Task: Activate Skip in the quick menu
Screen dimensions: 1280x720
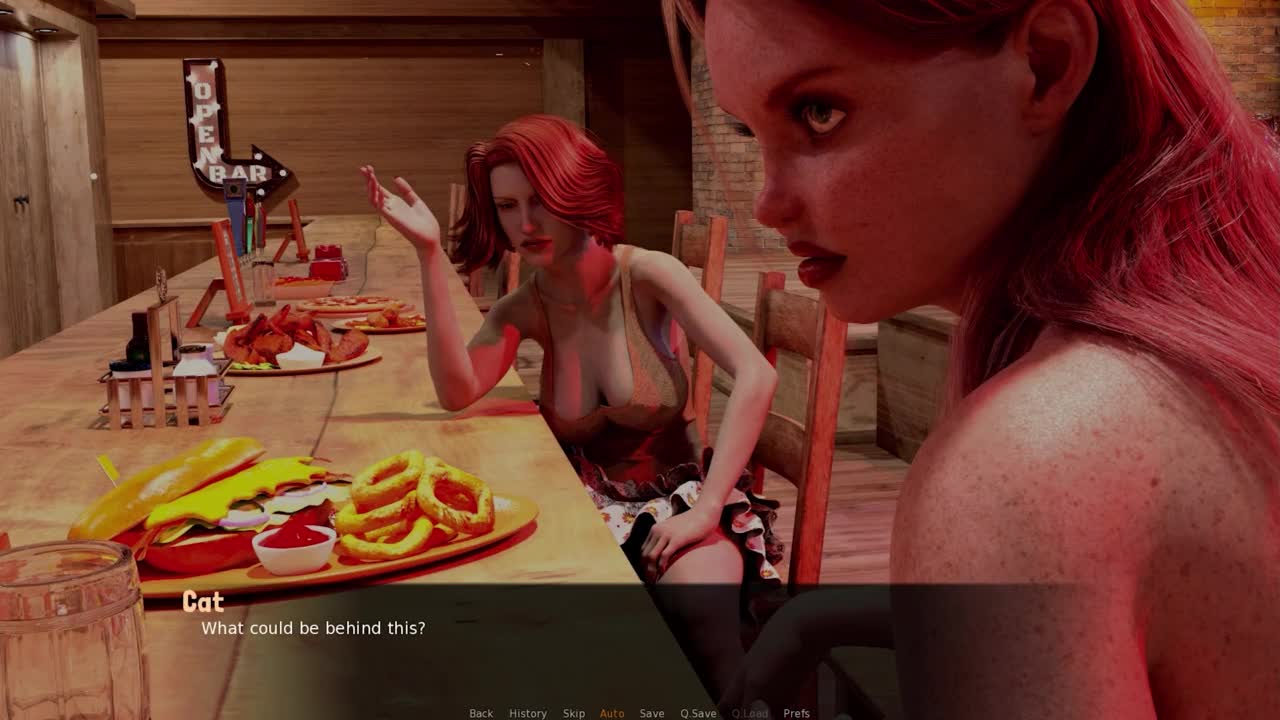Action: pyautogui.click(x=573, y=713)
